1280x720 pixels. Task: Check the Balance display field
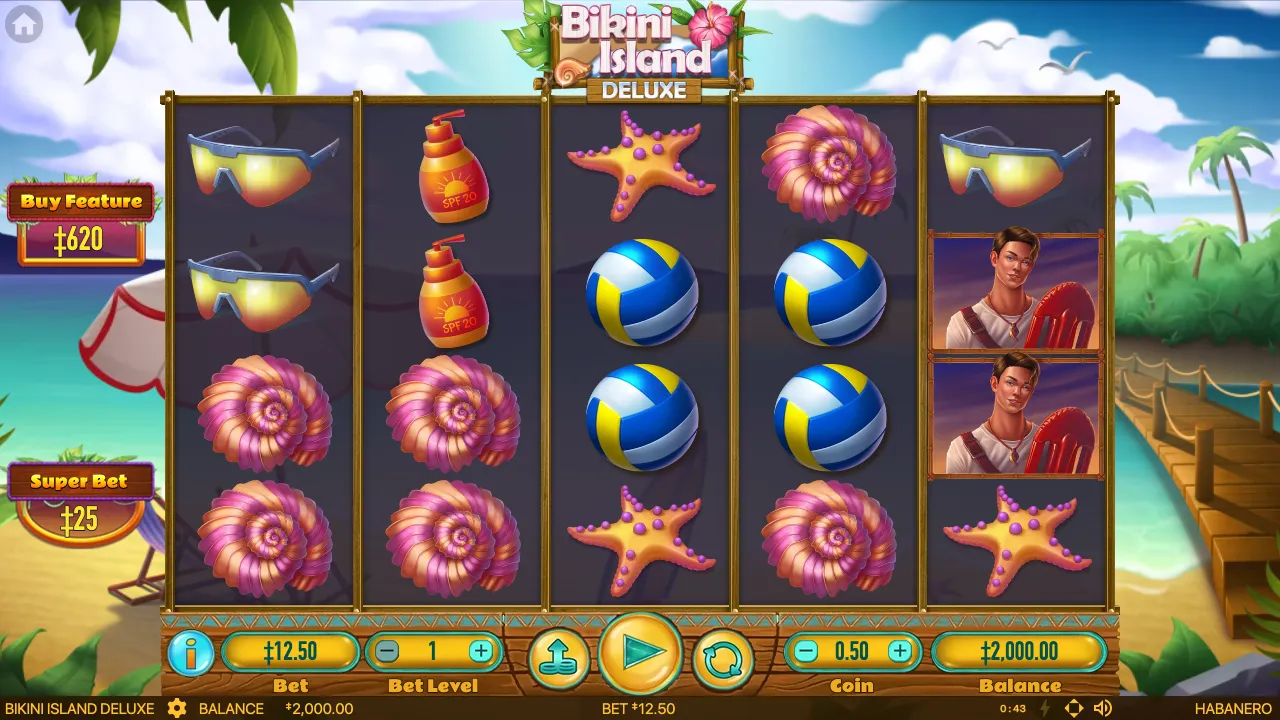tap(1021, 653)
